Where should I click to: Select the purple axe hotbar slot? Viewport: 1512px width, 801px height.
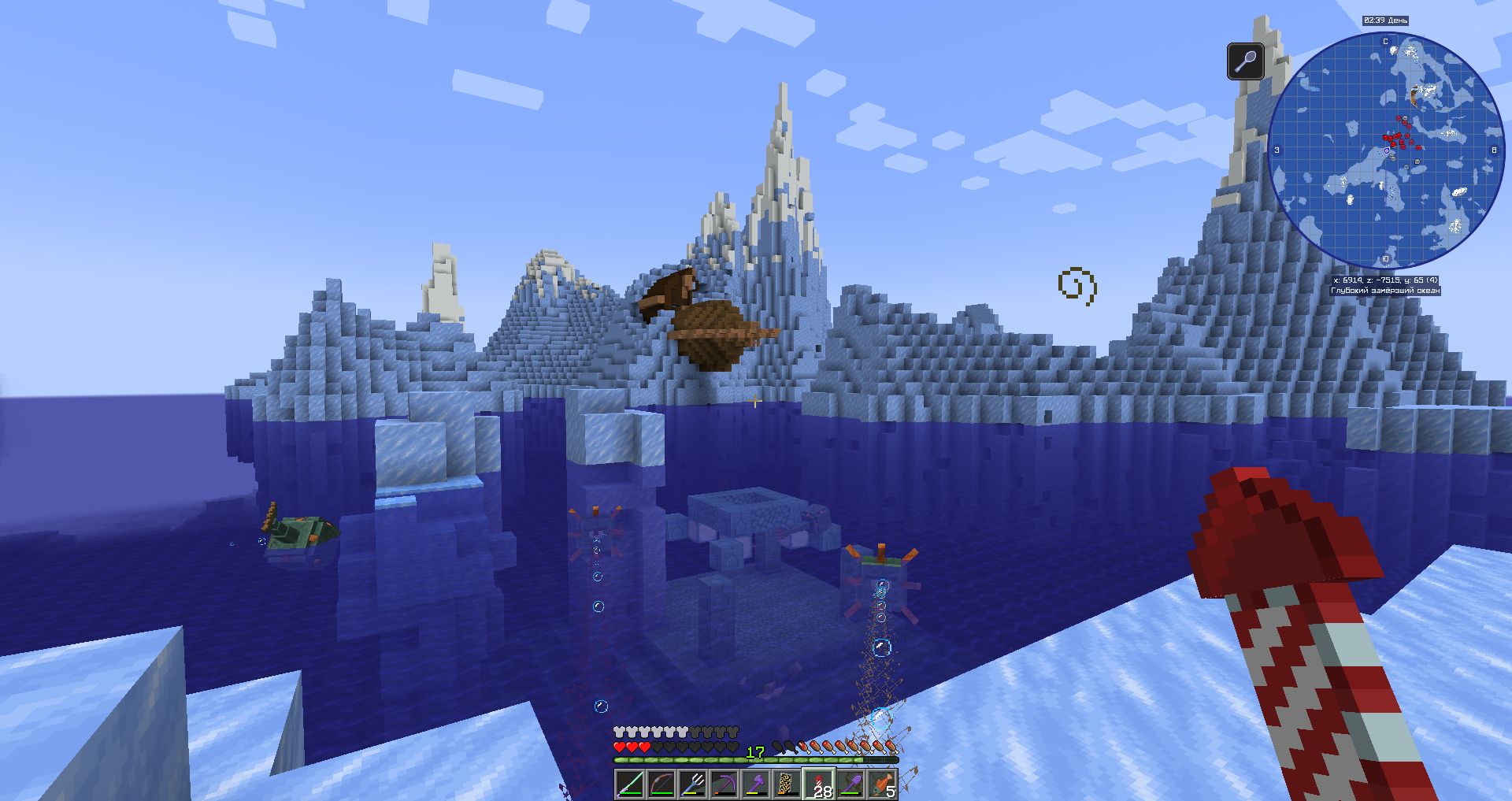(x=756, y=784)
